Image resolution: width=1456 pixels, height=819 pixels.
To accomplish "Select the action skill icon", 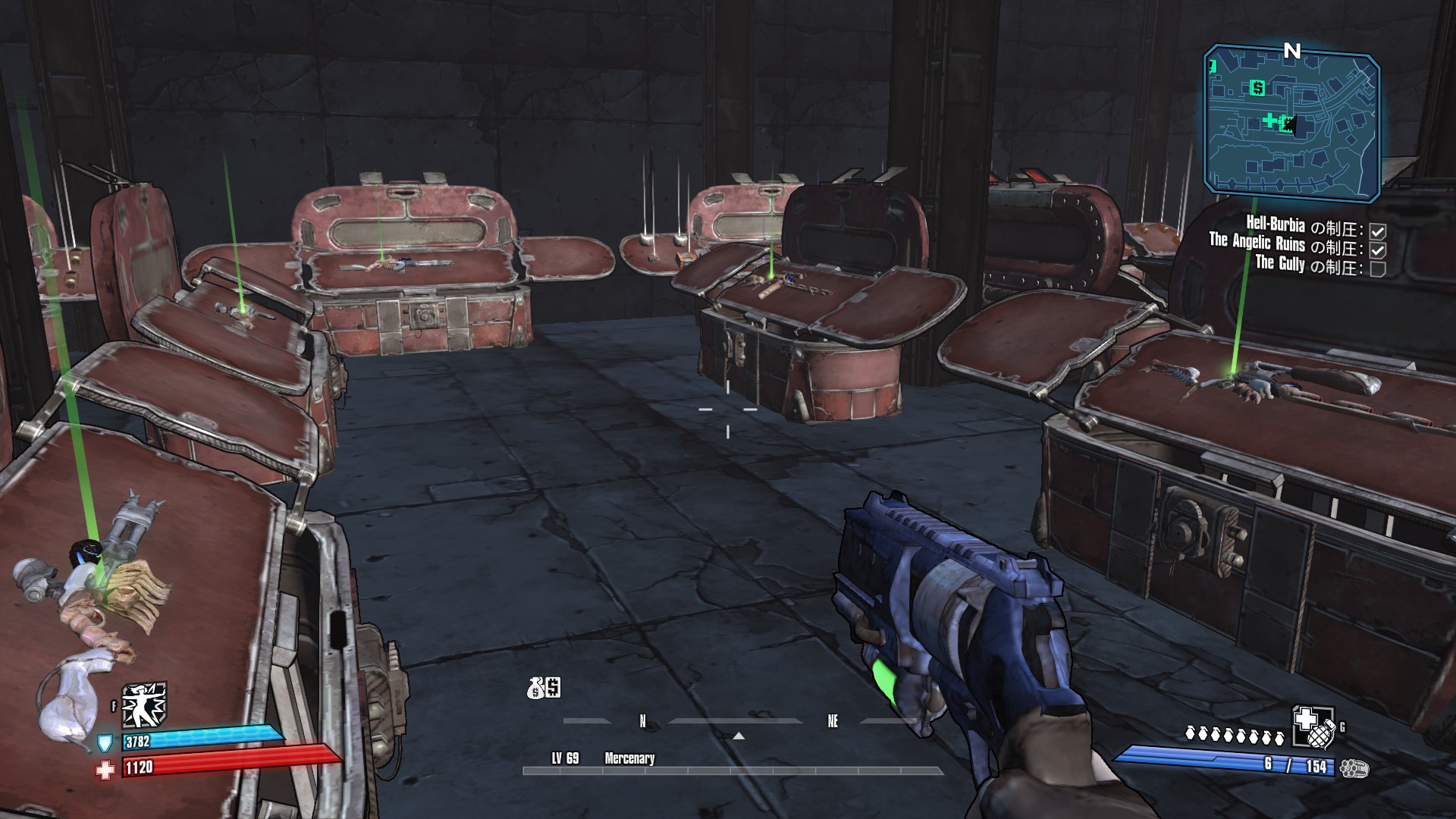I will [x=144, y=705].
